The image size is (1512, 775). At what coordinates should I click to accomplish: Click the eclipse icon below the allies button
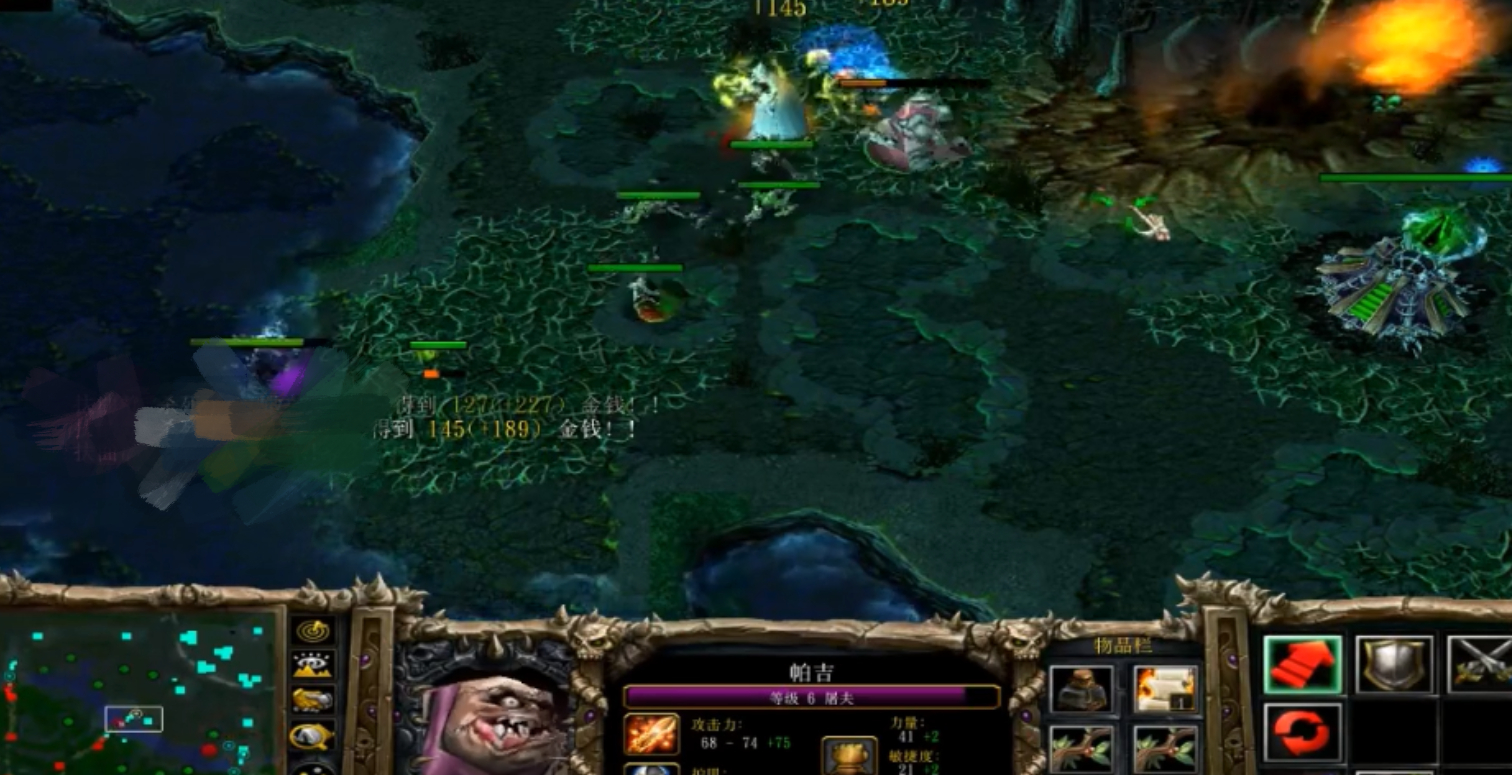314,733
